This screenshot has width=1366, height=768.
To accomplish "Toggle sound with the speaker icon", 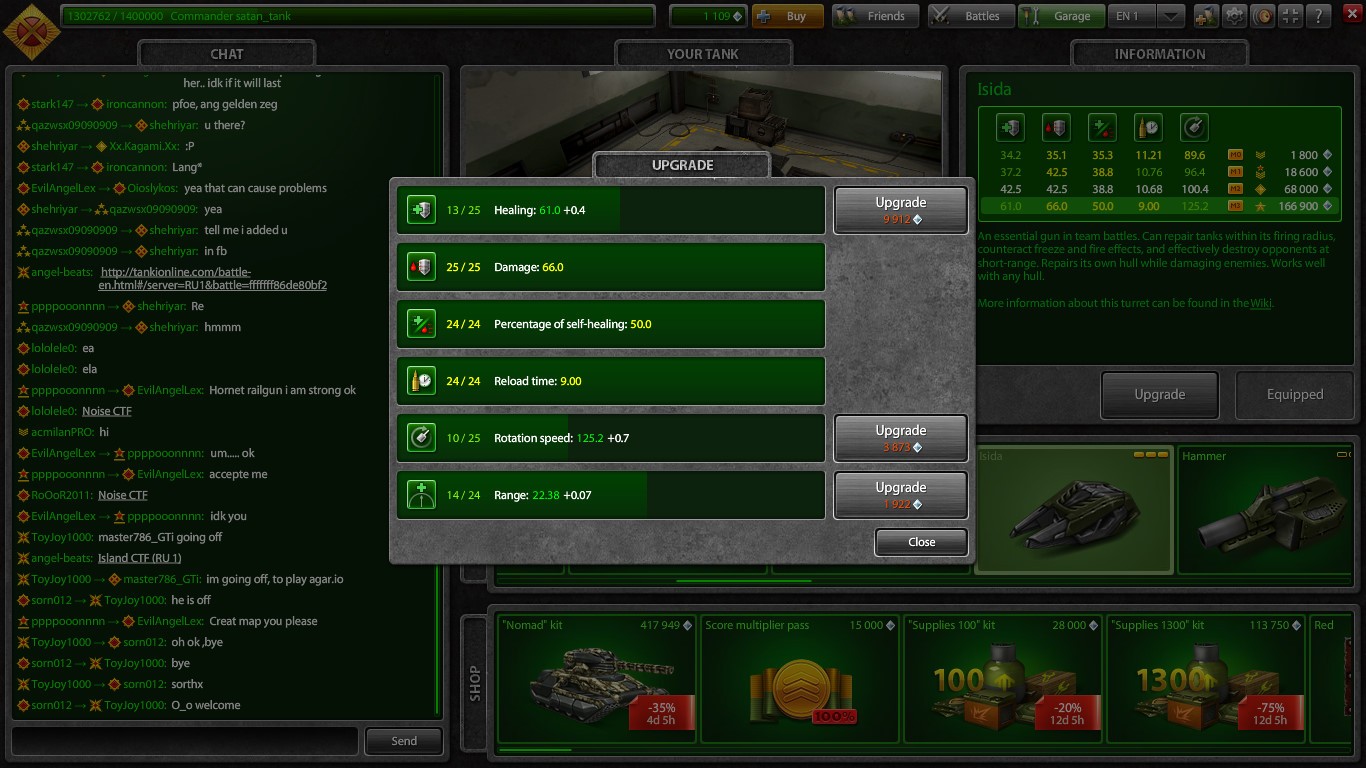I will 1264,16.
